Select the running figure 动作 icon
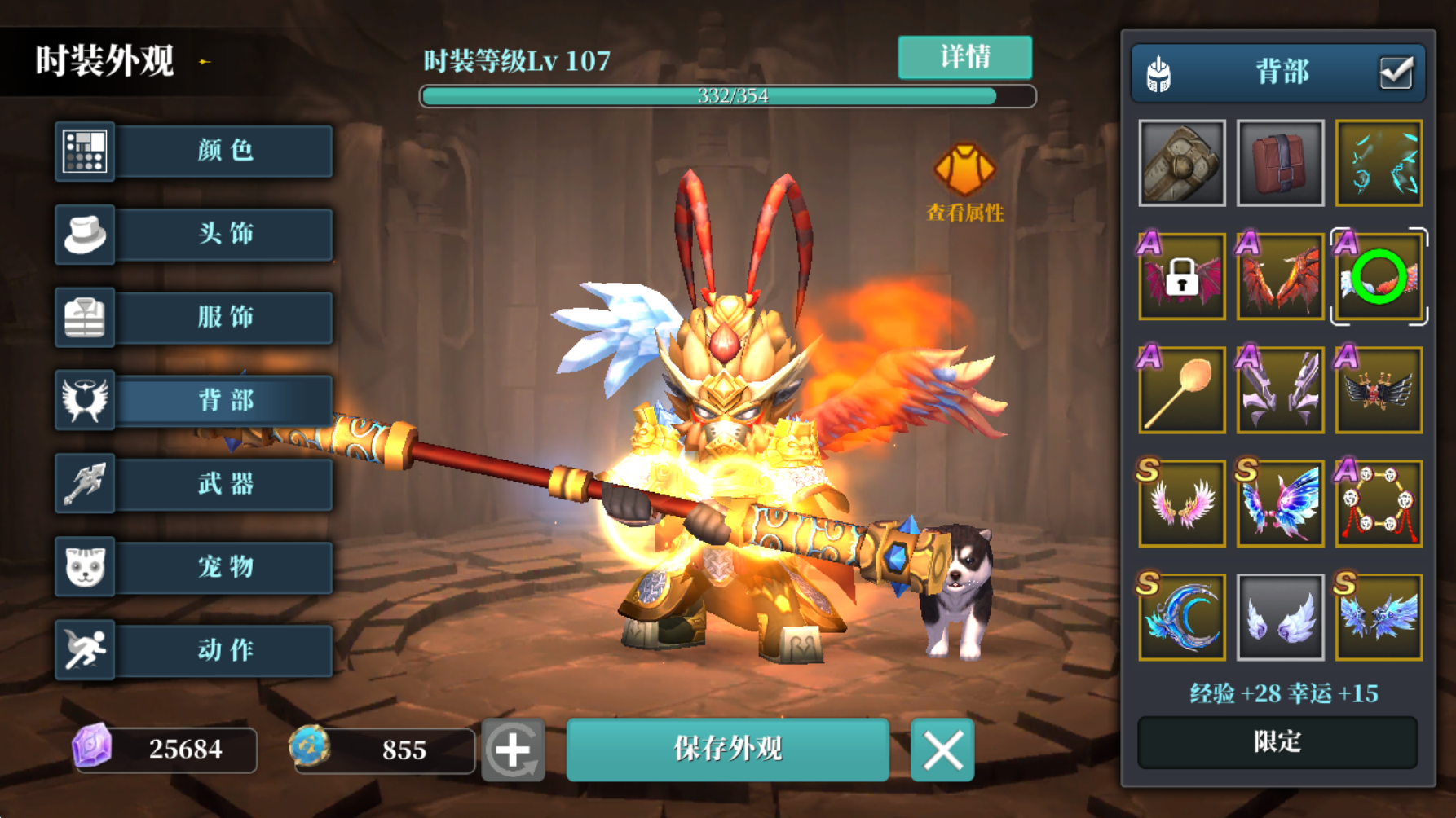The image size is (1456, 818). click(x=86, y=649)
